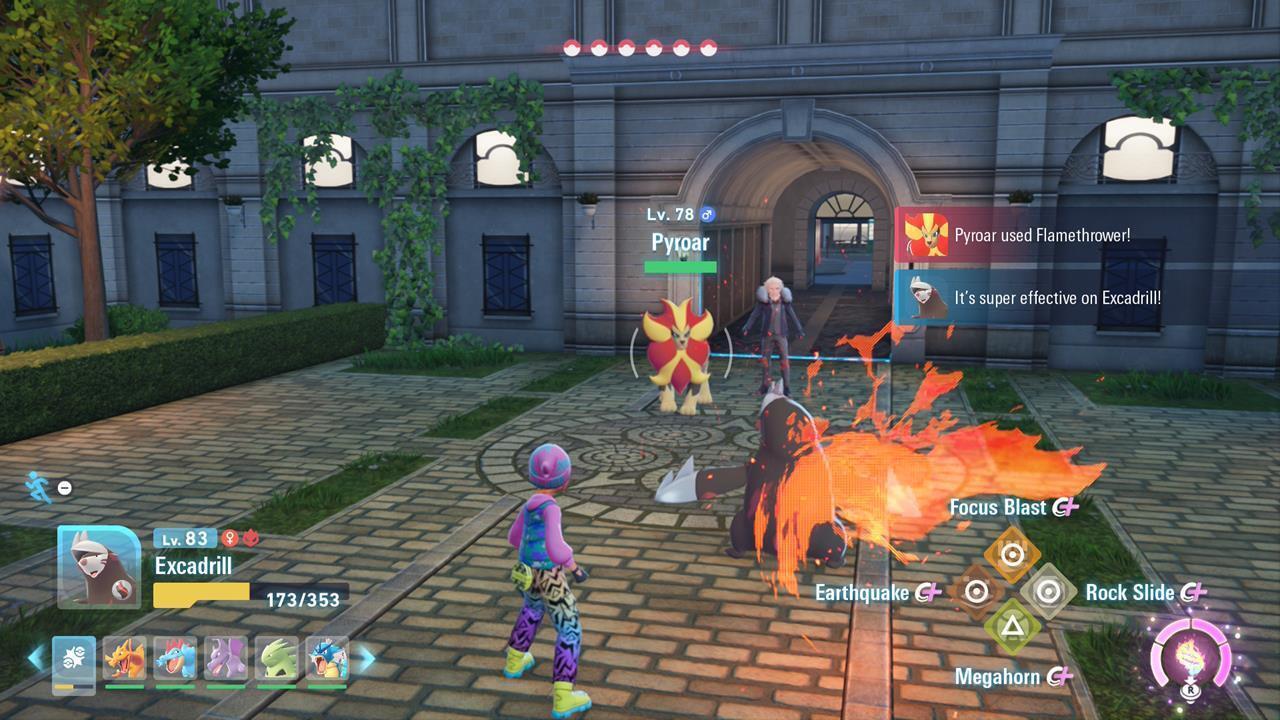Image resolution: width=1280 pixels, height=720 pixels.
Task: Swap to Gyarados in the party bar
Action: click(x=327, y=659)
